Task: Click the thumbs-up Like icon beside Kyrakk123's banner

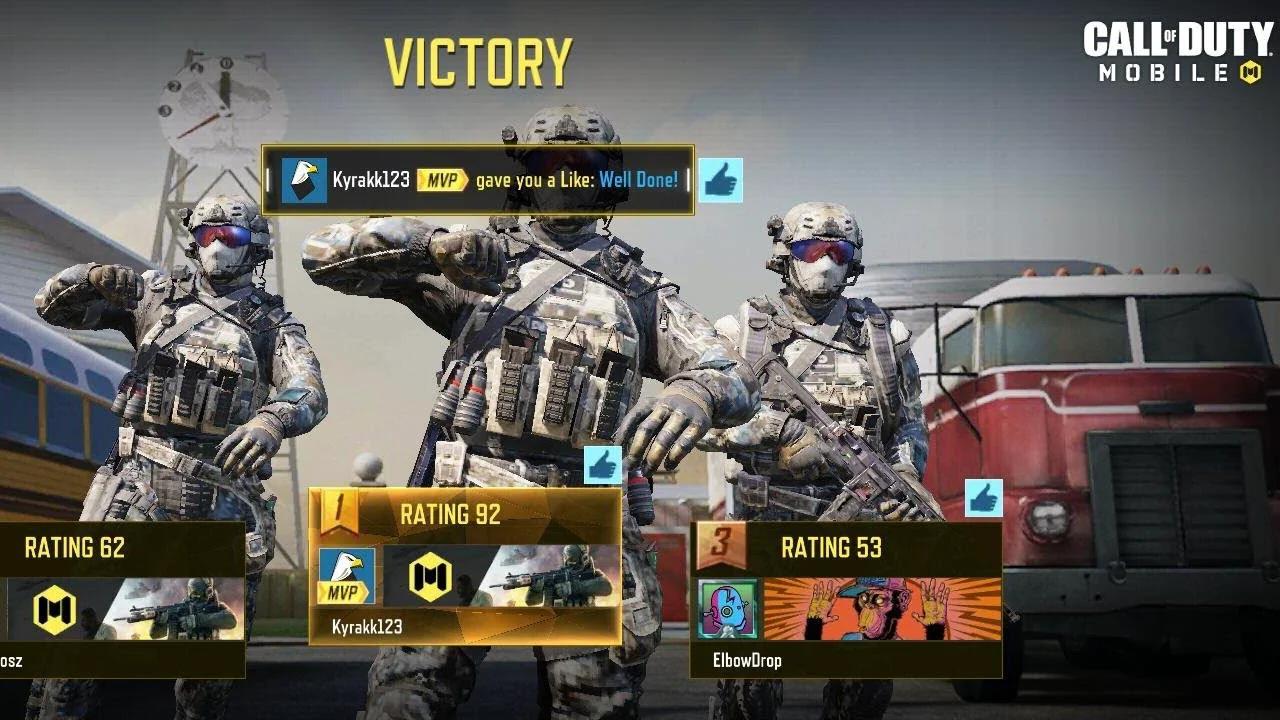Action: 722,180
